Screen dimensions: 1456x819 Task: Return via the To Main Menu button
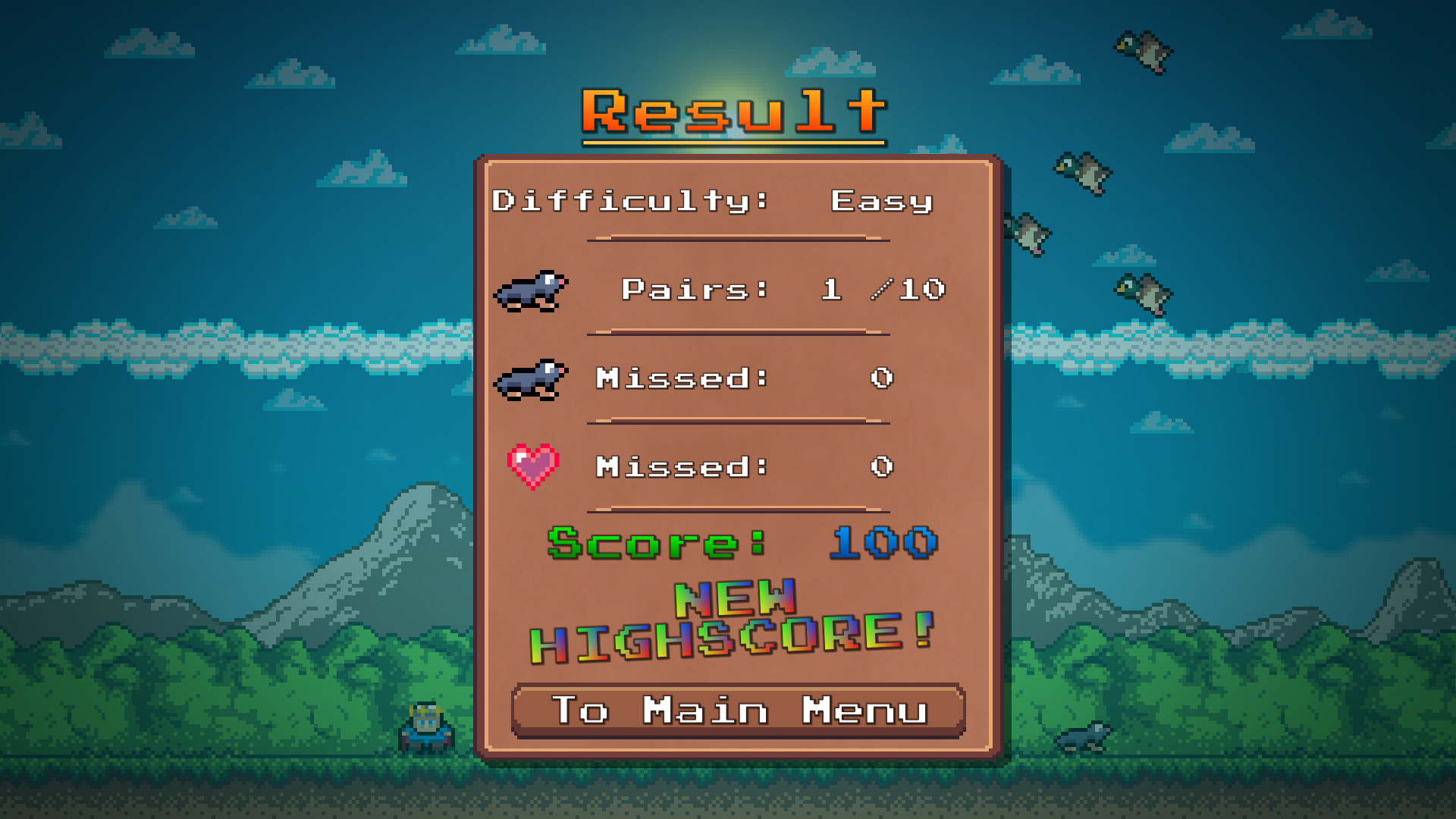[739, 711]
